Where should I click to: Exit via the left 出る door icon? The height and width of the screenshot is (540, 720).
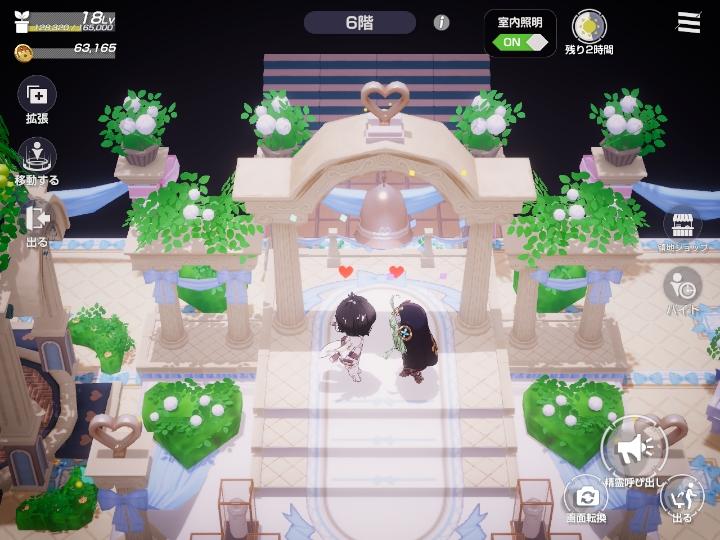37,219
